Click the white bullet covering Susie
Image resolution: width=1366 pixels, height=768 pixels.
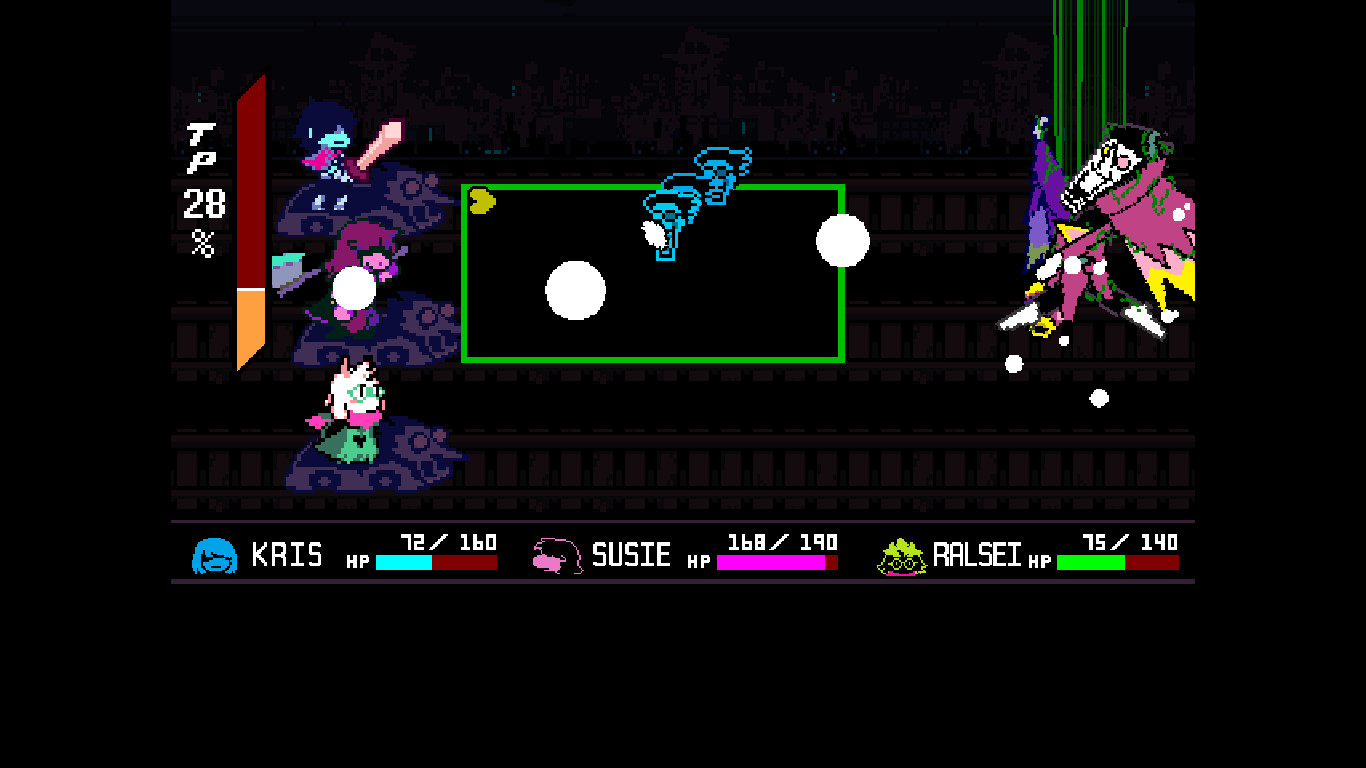point(355,287)
